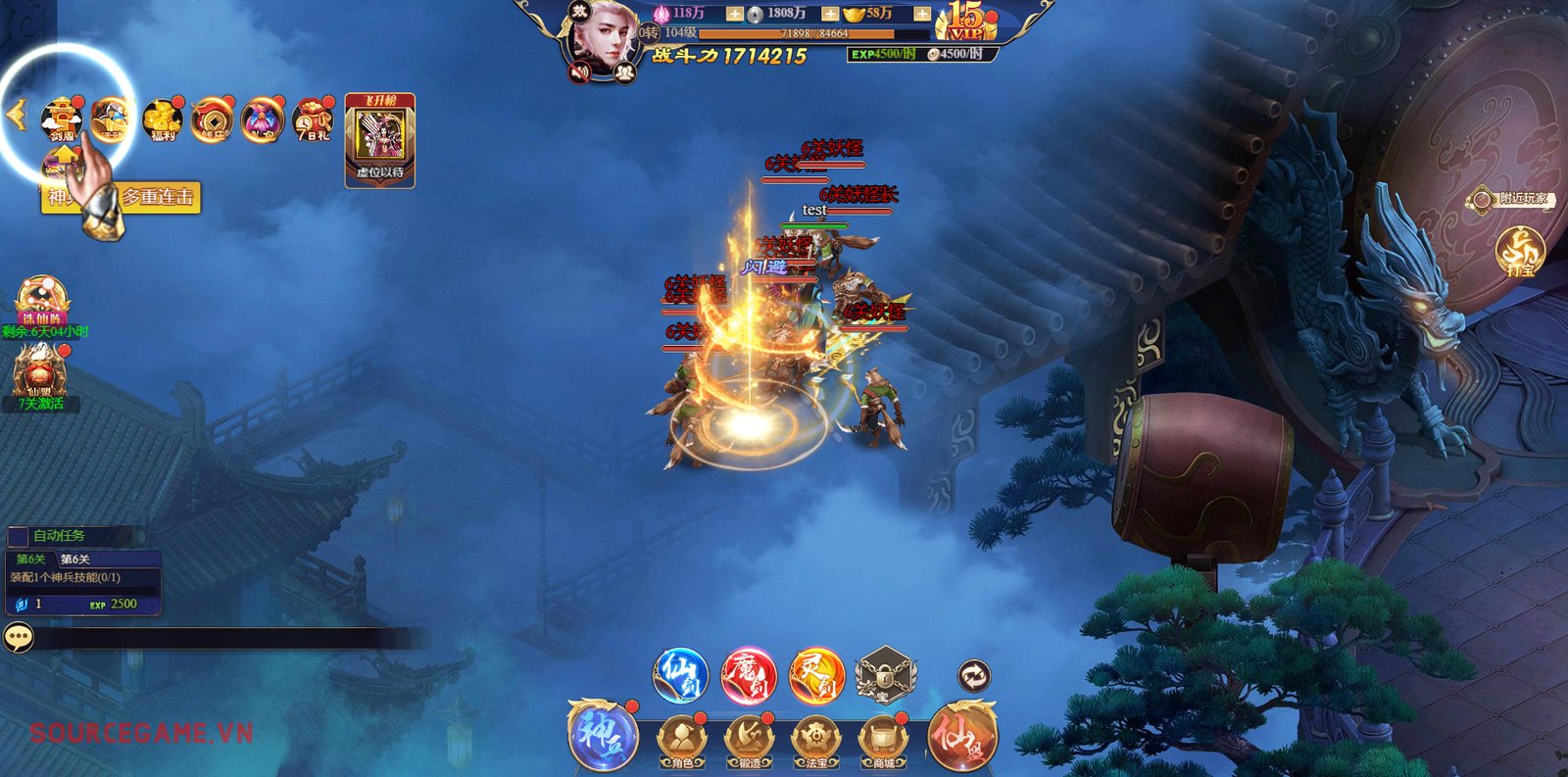
Task: Collapse the top icon row with the arrow
Action: click(x=15, y=116)
